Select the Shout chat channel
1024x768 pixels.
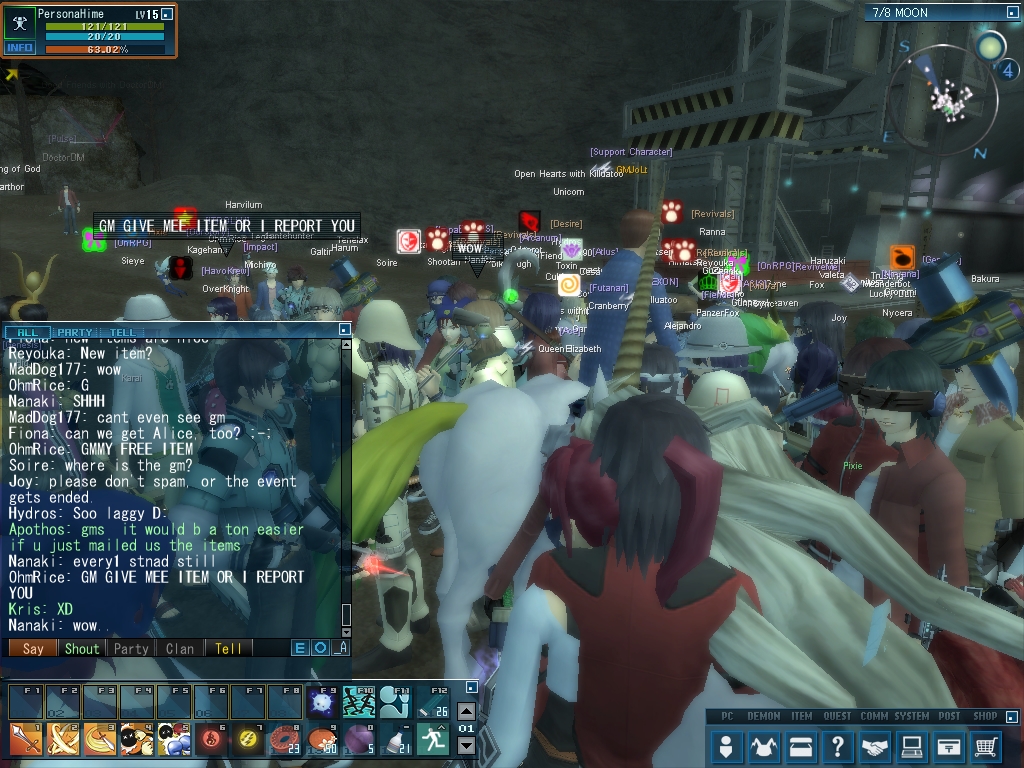(82, 648)
